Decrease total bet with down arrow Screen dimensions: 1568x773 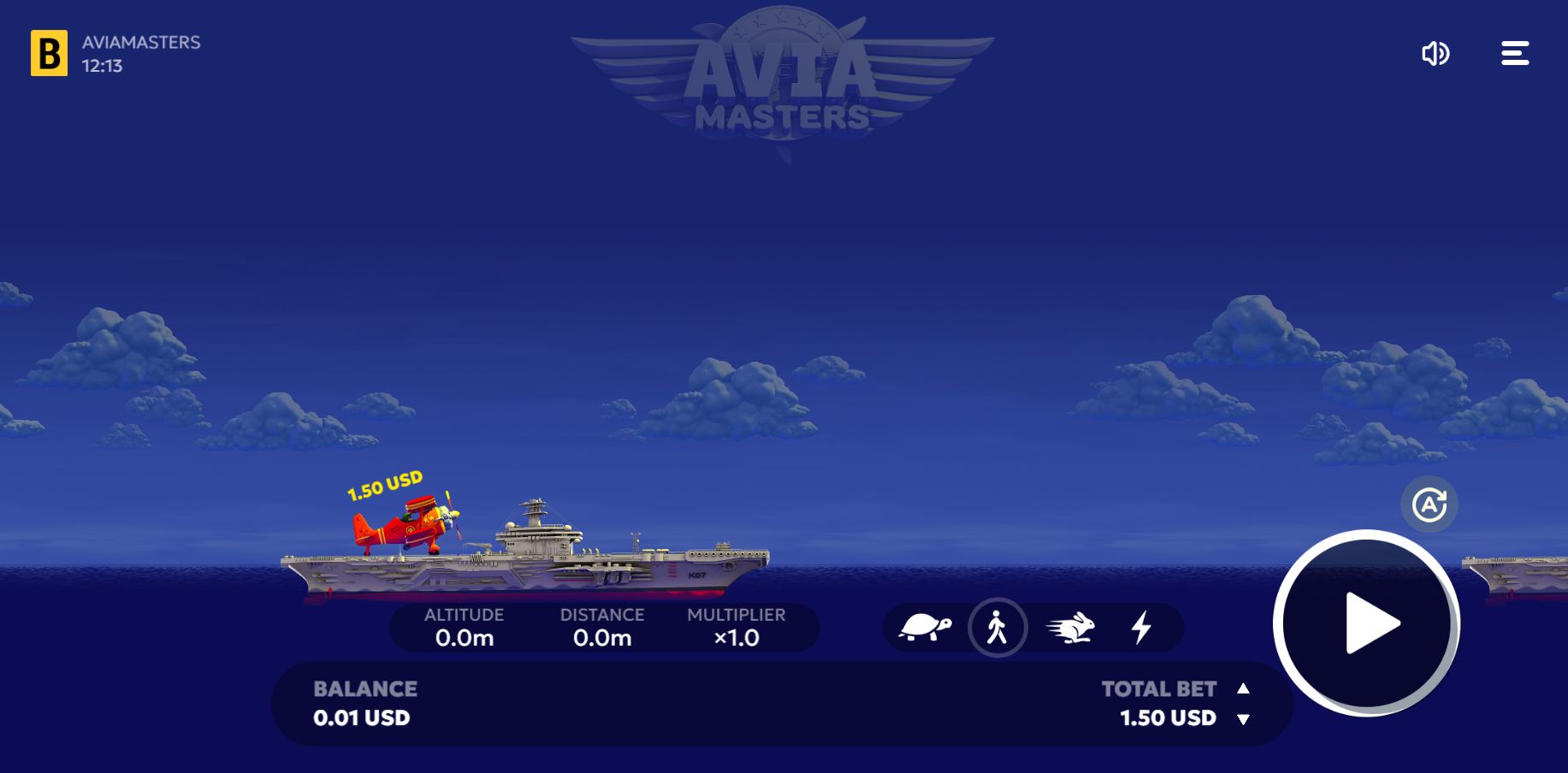tap(1243, 719)
